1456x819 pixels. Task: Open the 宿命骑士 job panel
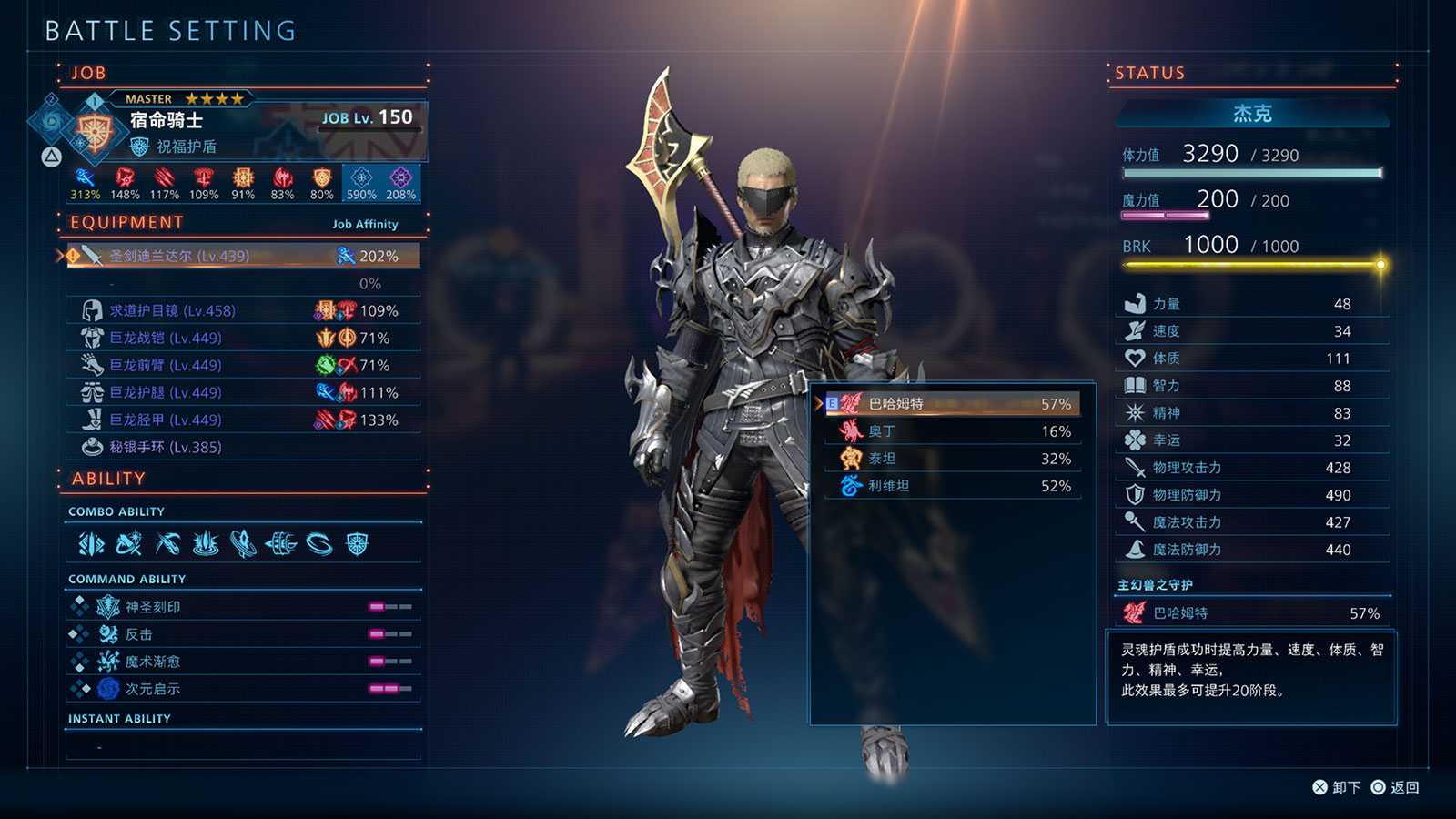[167, 120]
